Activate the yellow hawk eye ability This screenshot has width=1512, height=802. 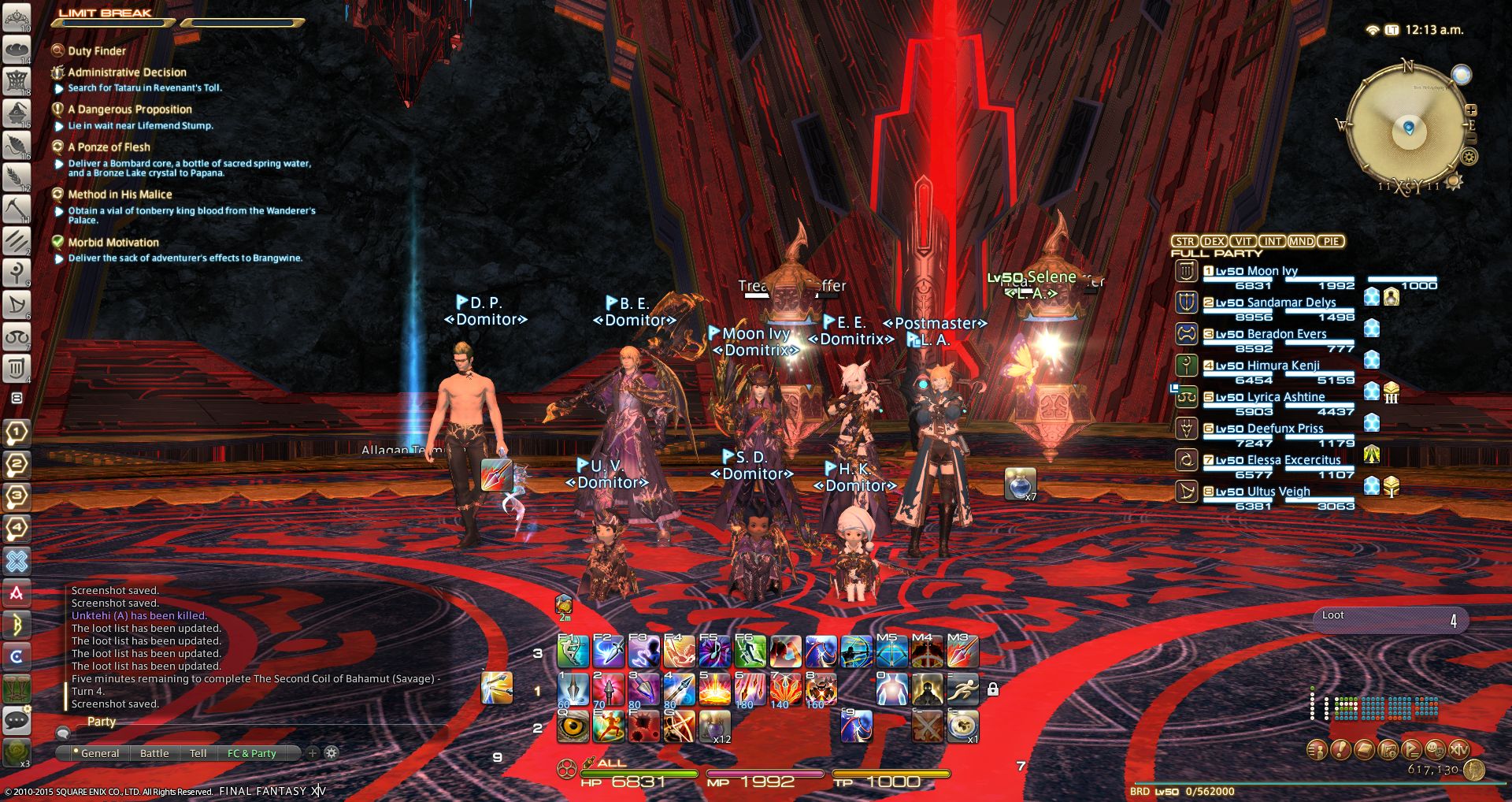pyautogui.click(x=573, y=726)
